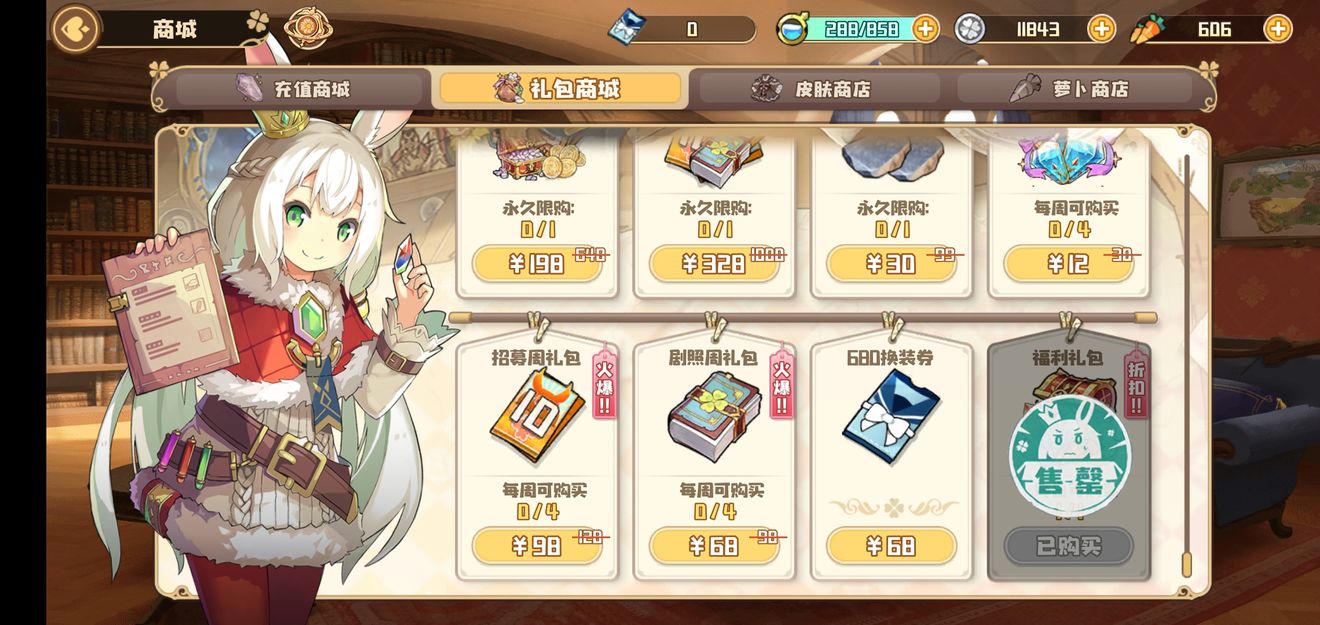
Task: Click the 招募周礼包 ticket icon
Action: (536, 415)
